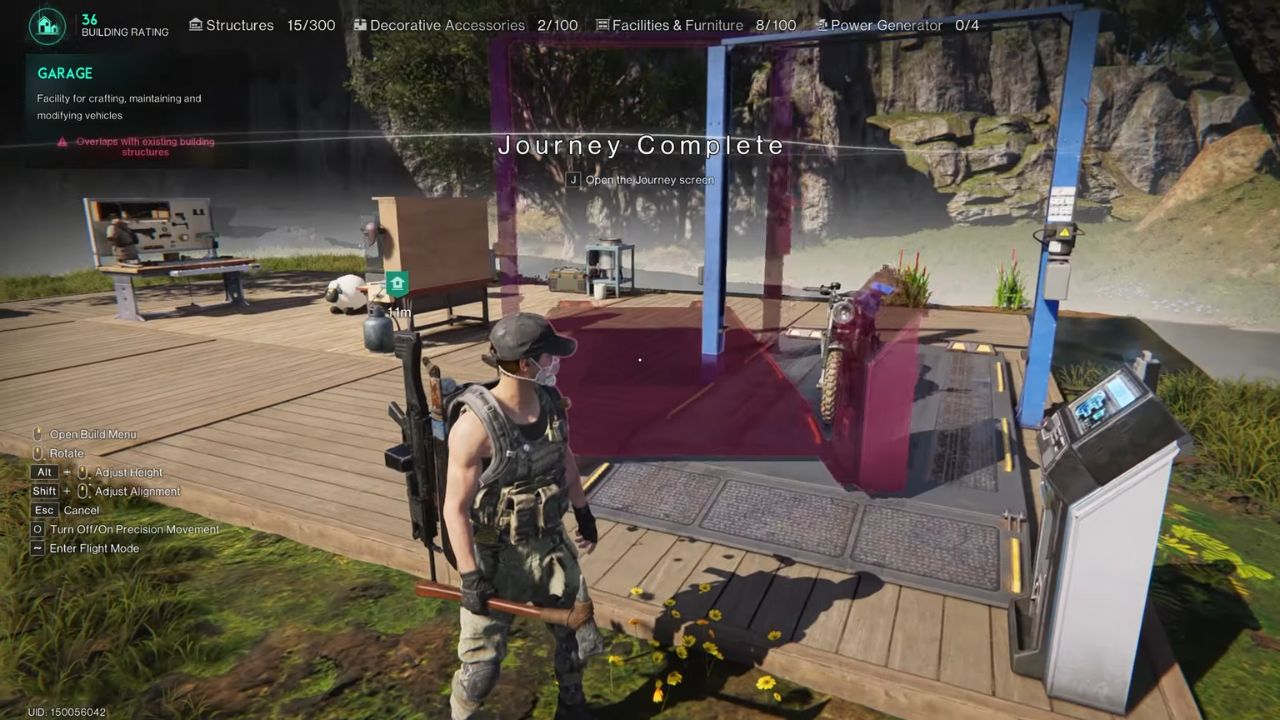Click the Power Generator icon
The height and width of the screenshot is (720, 1280).
click(823, 25)
